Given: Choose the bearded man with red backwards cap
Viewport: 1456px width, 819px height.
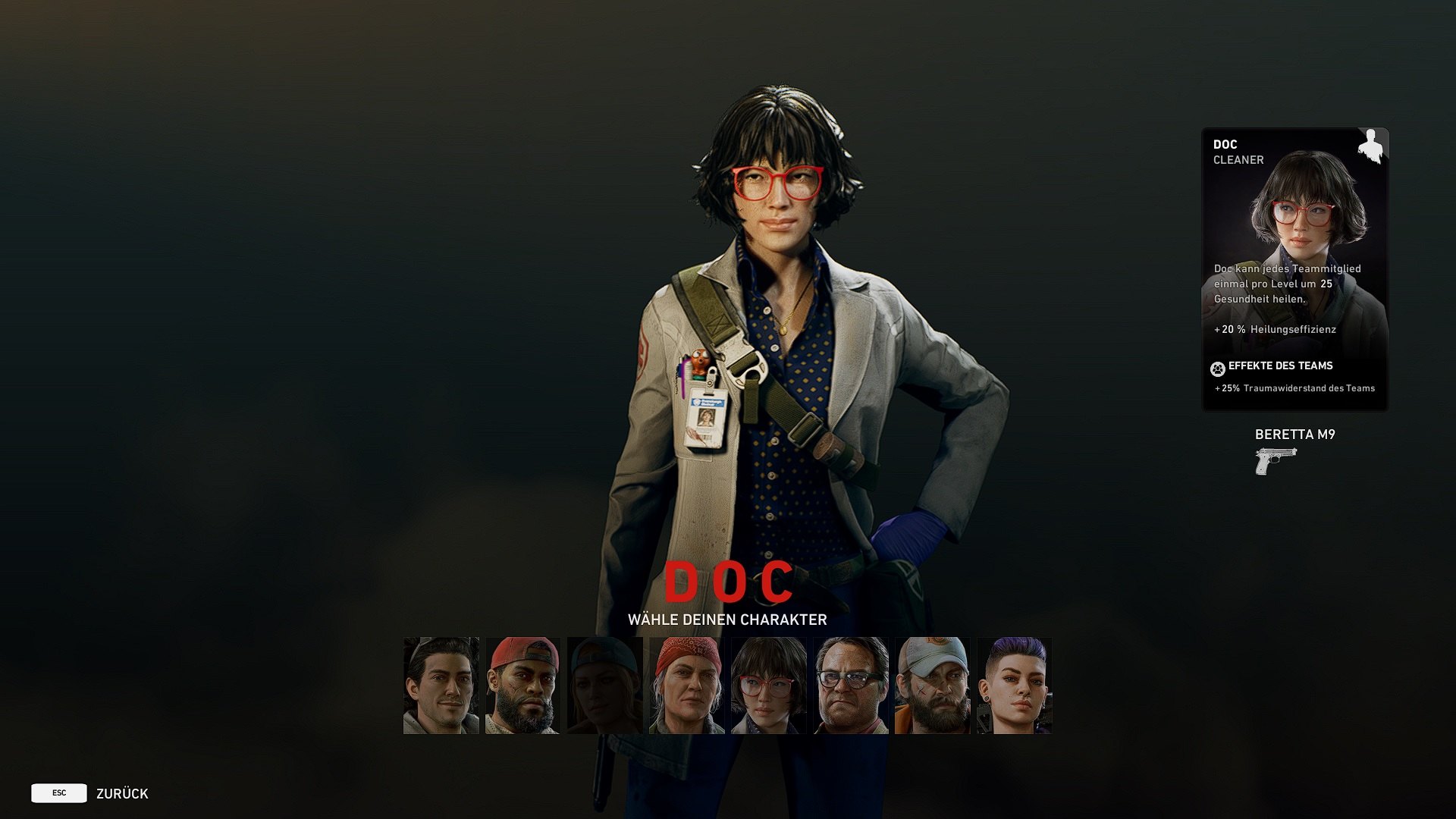Looking at the screenshot, I should click(522, 686).
